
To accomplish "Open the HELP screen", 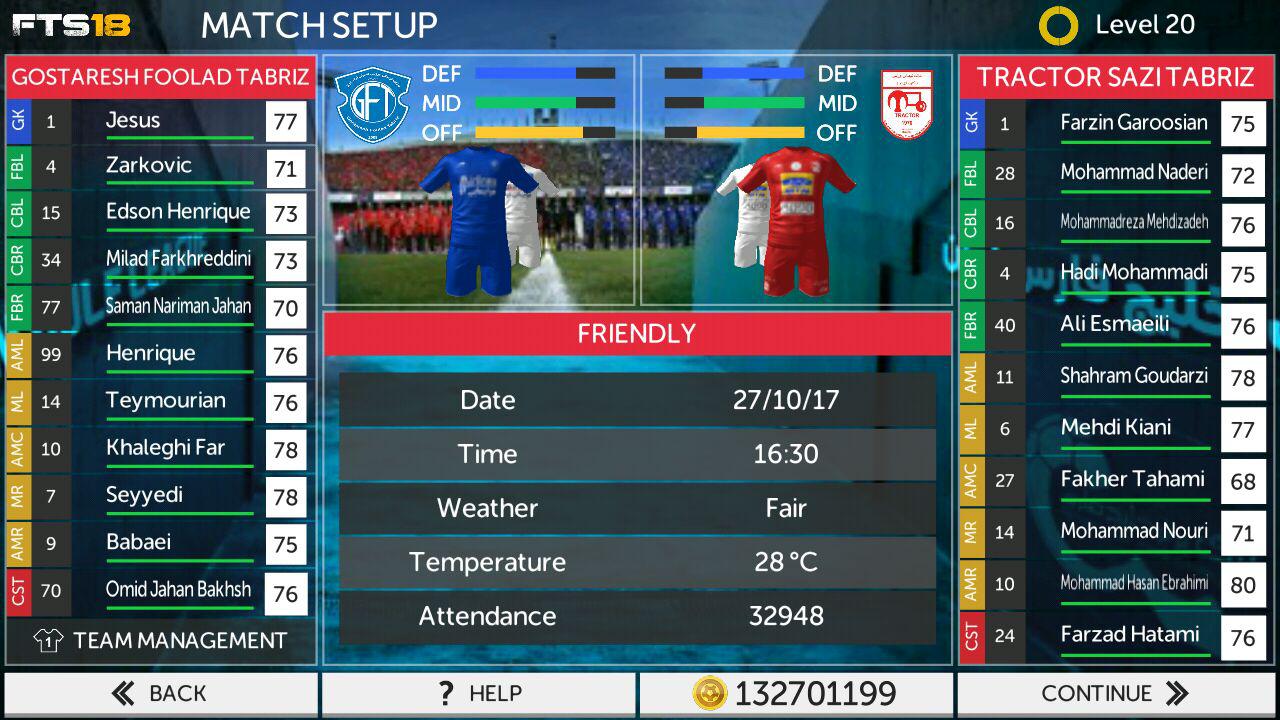I will (x=478, y=693).
